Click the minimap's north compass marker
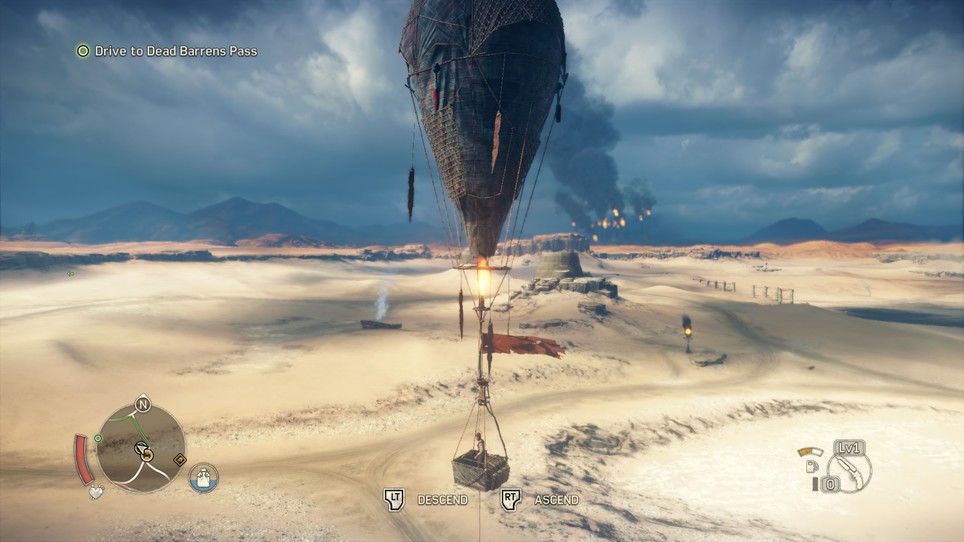 click(142, 404)
